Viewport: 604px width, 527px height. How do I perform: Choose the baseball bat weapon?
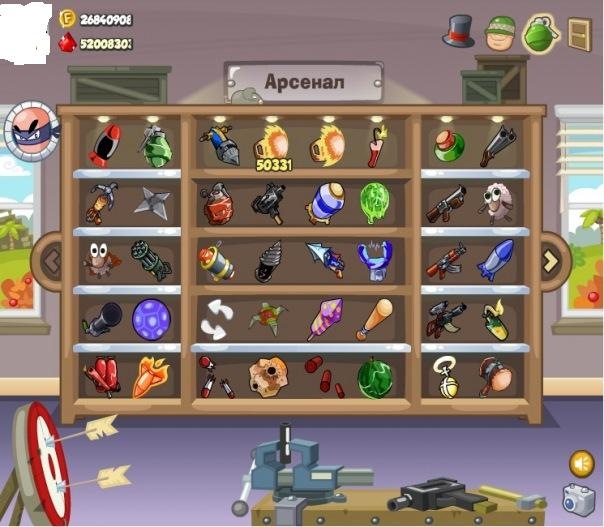(x=374, y=319)
